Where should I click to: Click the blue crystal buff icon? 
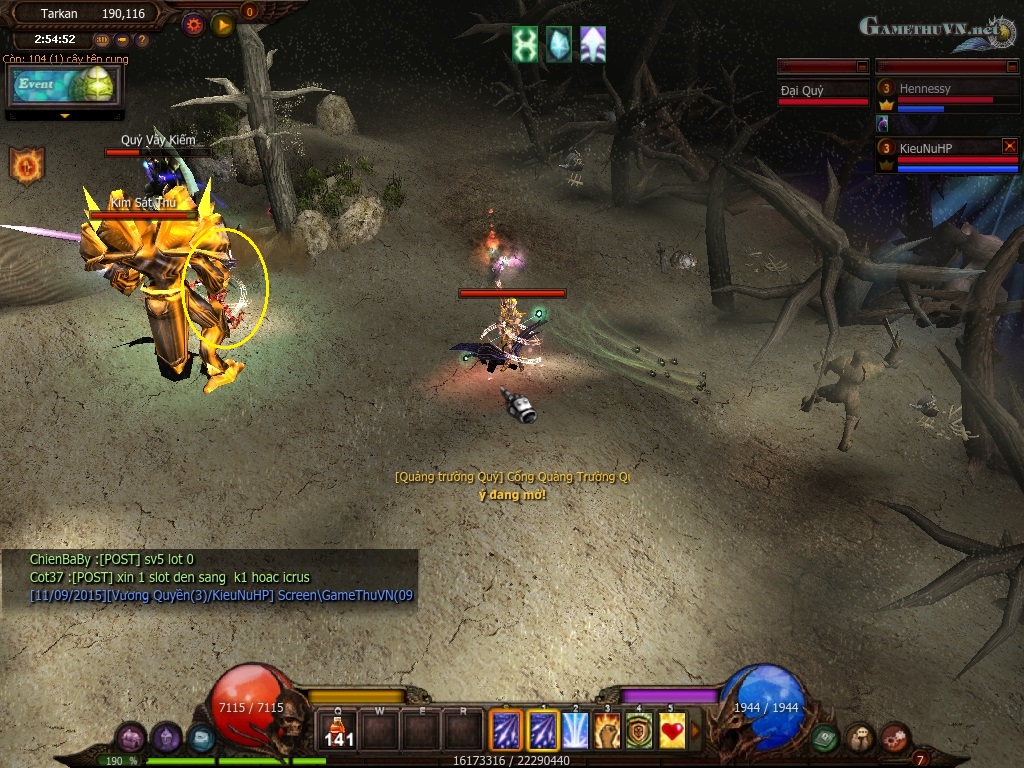(x=559, y=45)
